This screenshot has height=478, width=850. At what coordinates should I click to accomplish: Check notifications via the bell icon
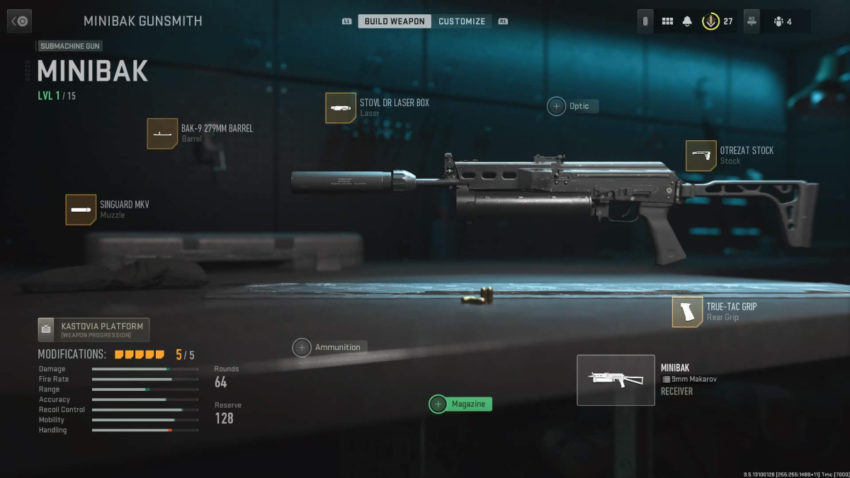click(x=687, y=21)
